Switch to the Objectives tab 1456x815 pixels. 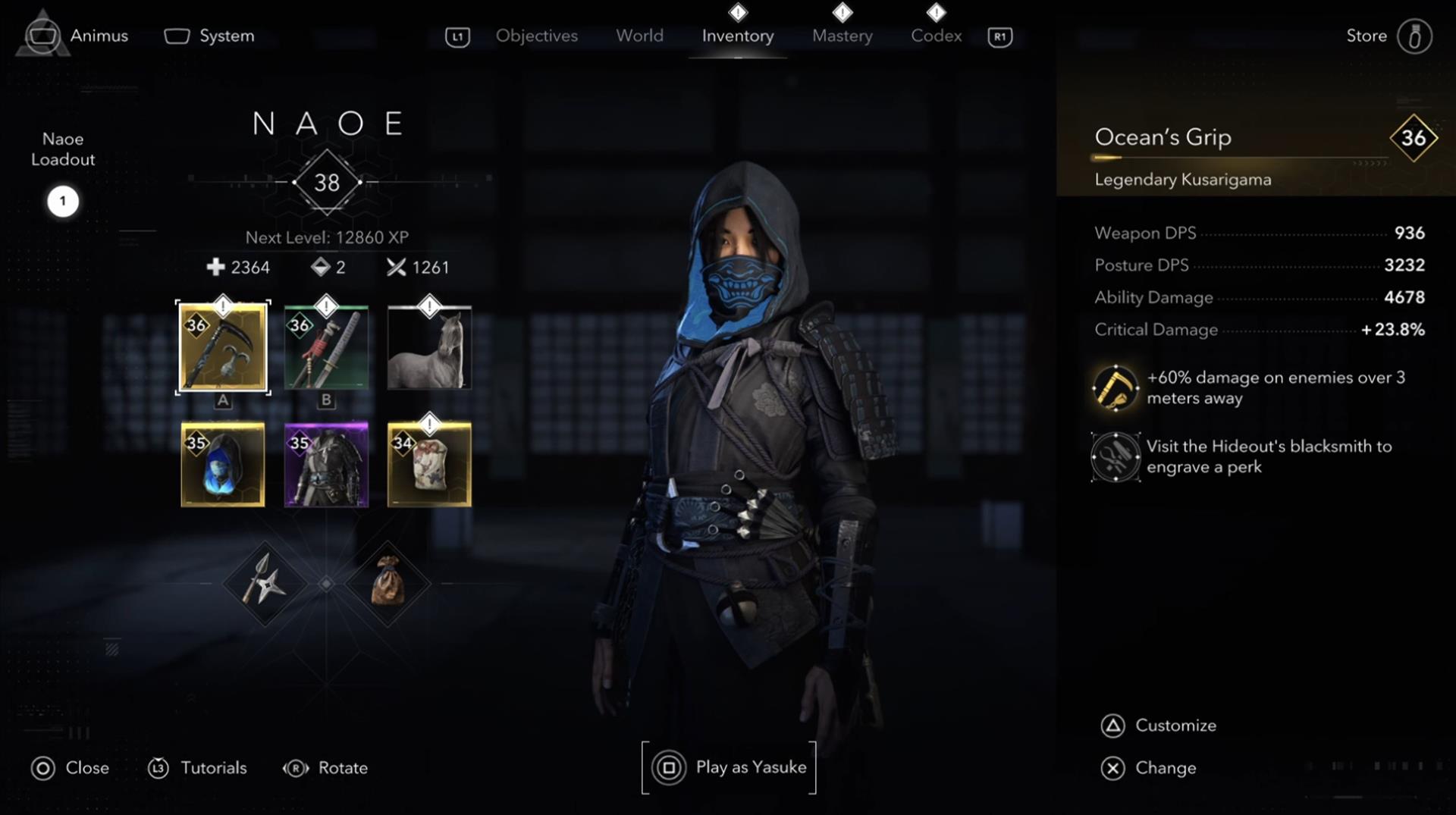[536, 36]
